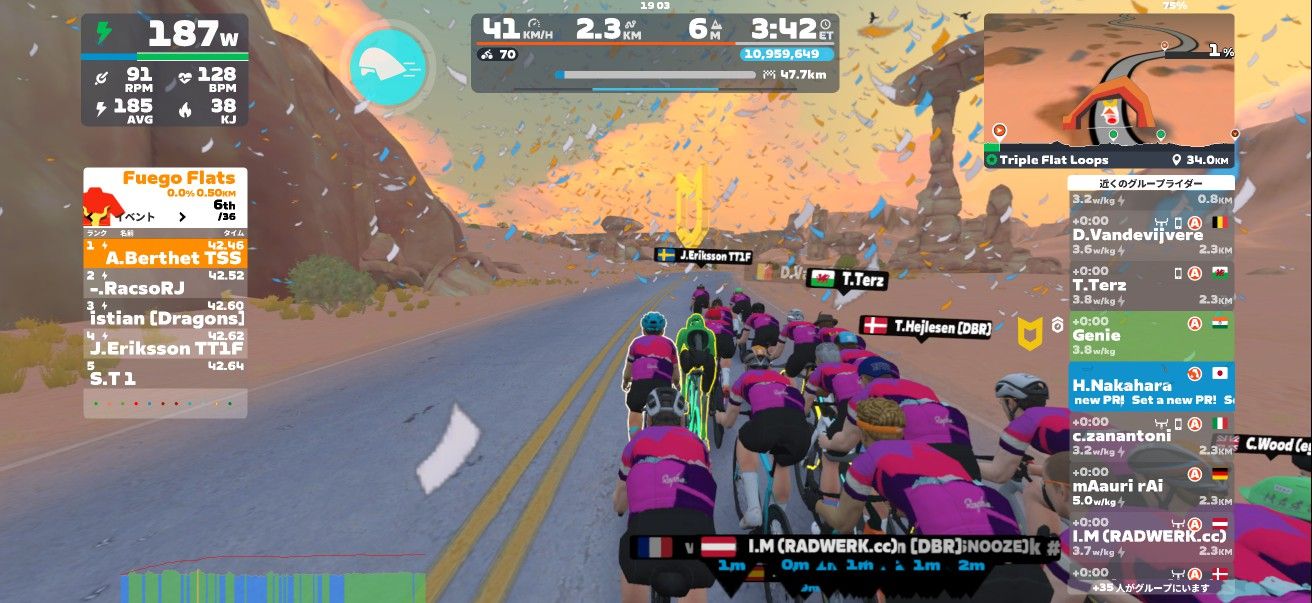1312x603 pixels.
Task: Select T.Terz in the nearby riders list
Action: [x=1150, y=279]
